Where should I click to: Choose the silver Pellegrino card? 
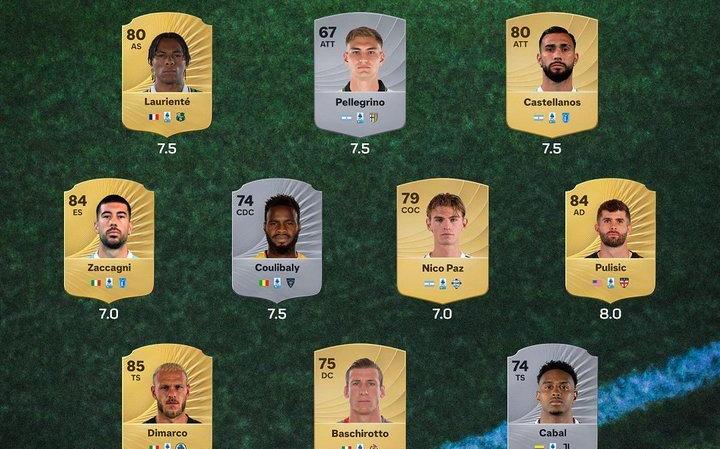359,73
